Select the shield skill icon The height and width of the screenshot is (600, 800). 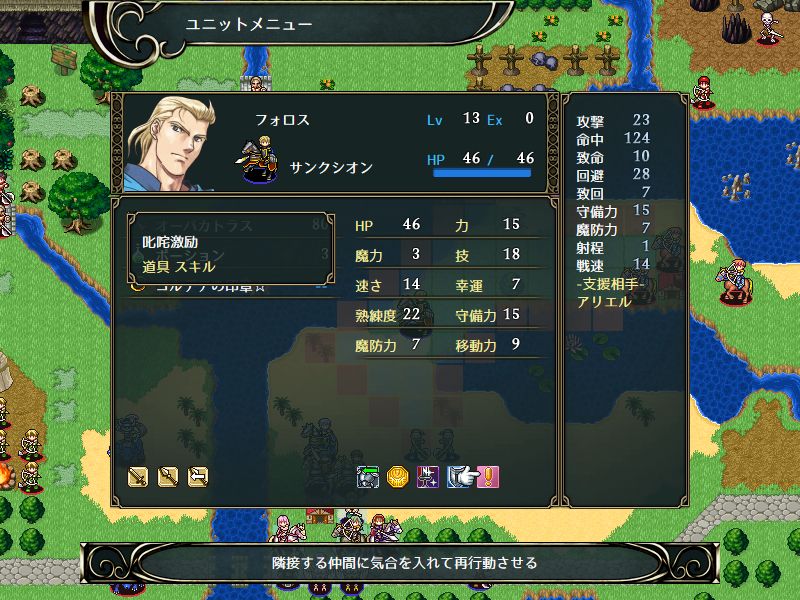click(458, 477)
